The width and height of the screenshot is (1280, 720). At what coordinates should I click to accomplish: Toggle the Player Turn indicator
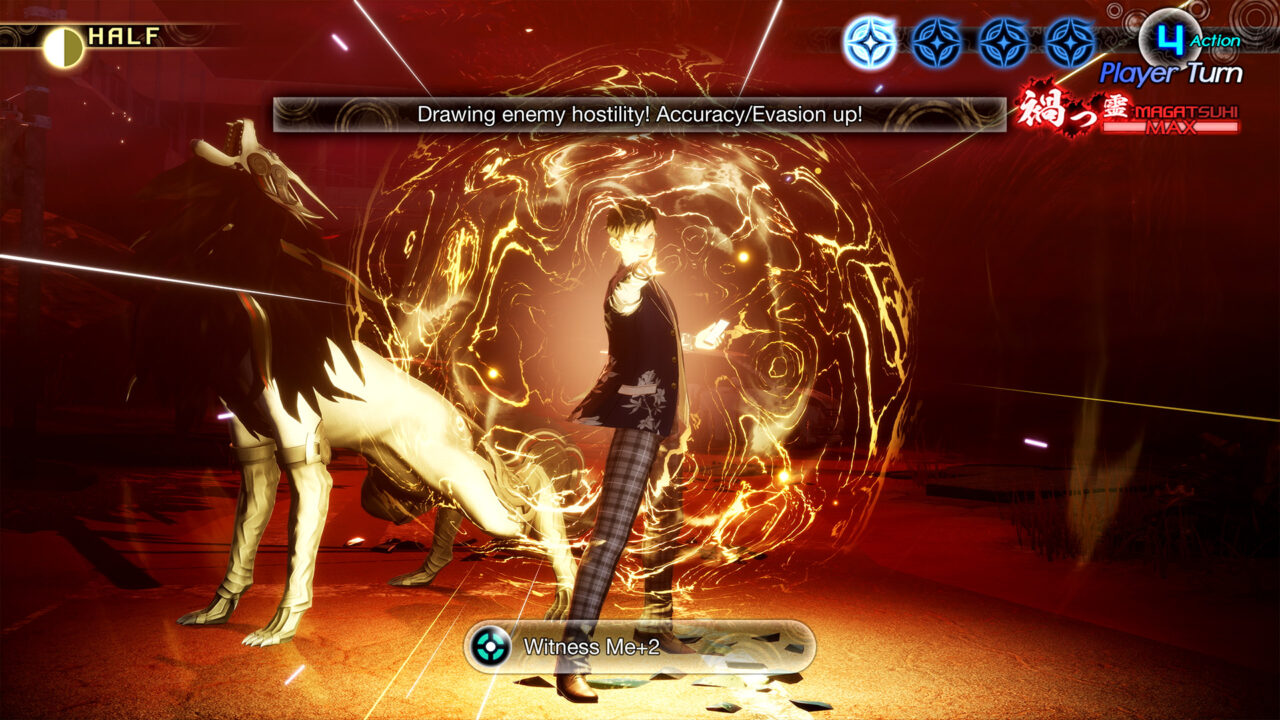[x=1170, y=73]
